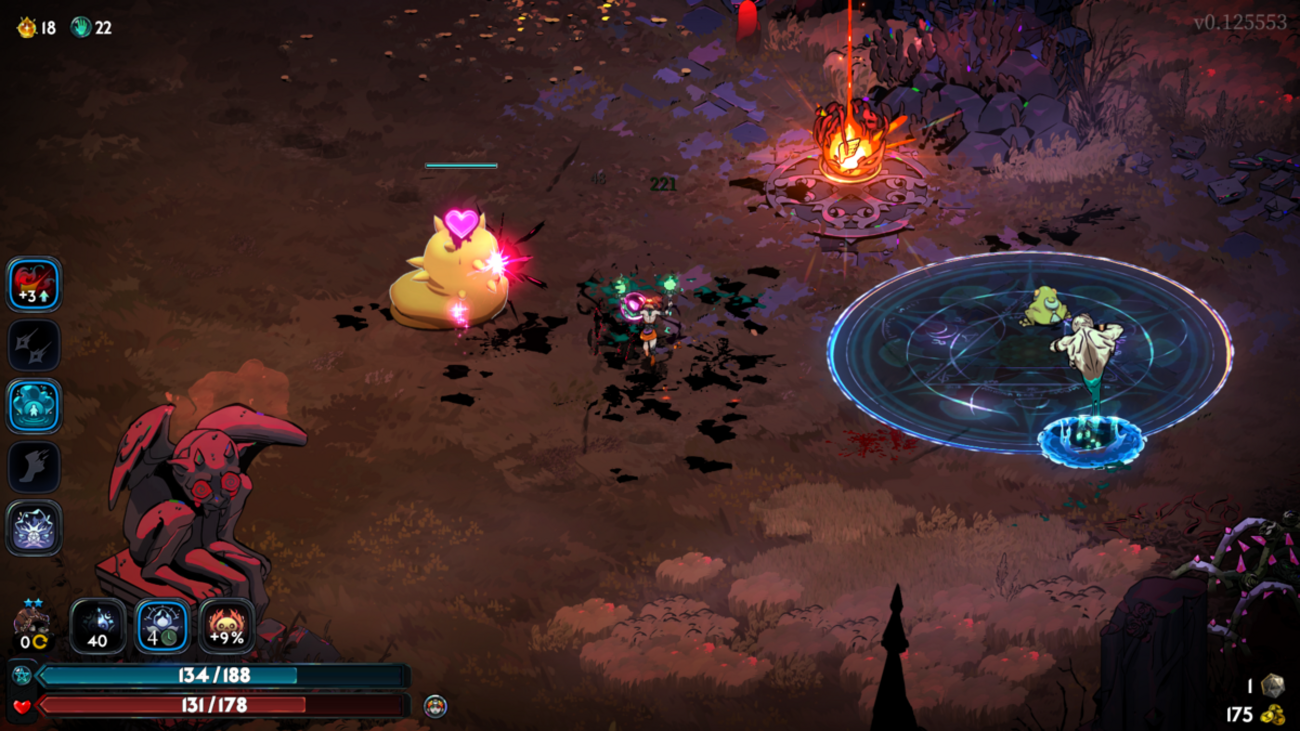1300x731 pixels.
Task: Open the purple-white starburst boon icon
Action: [x=35, y=528]
